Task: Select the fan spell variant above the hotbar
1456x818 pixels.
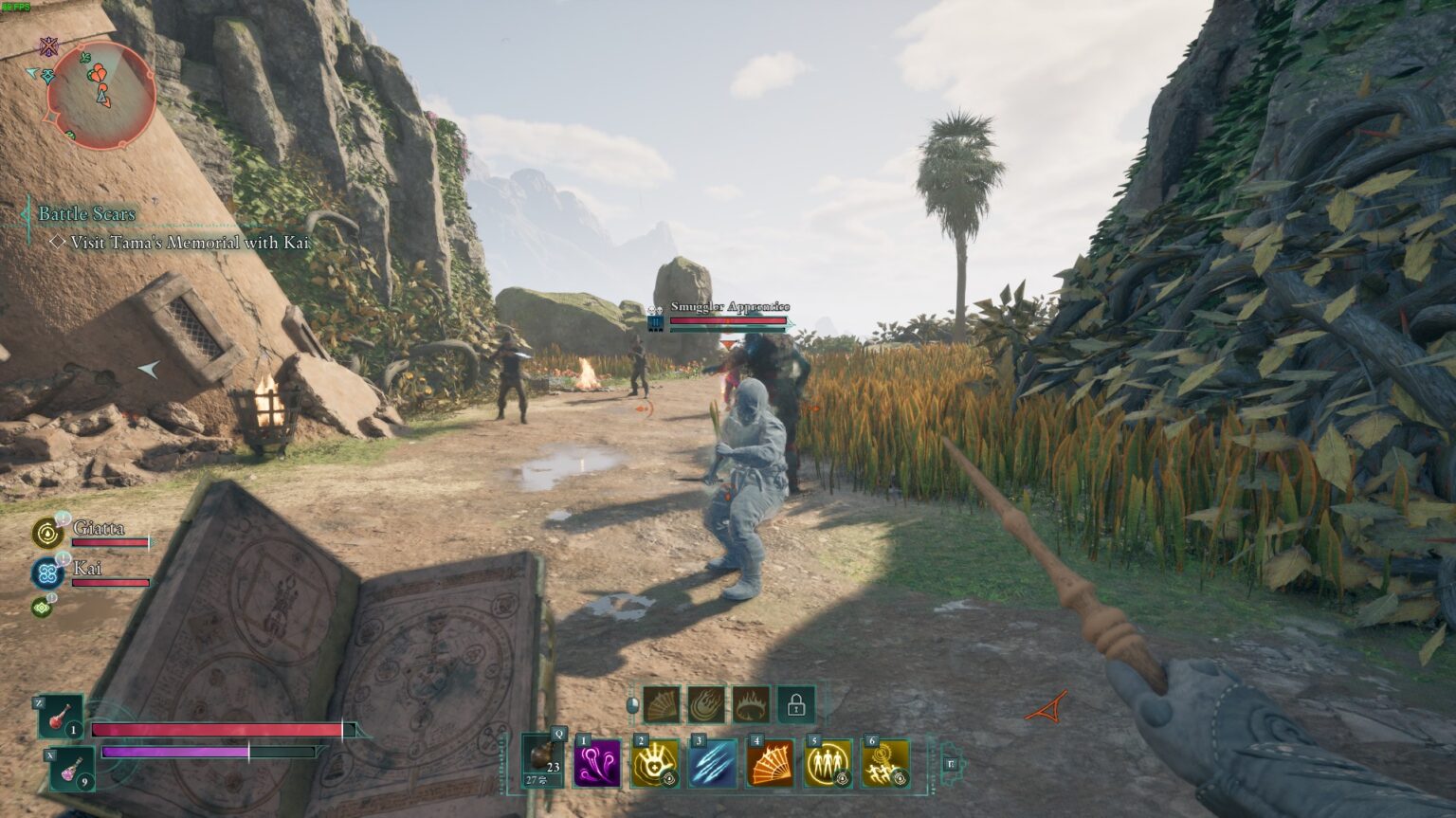Action: [660, 705]
